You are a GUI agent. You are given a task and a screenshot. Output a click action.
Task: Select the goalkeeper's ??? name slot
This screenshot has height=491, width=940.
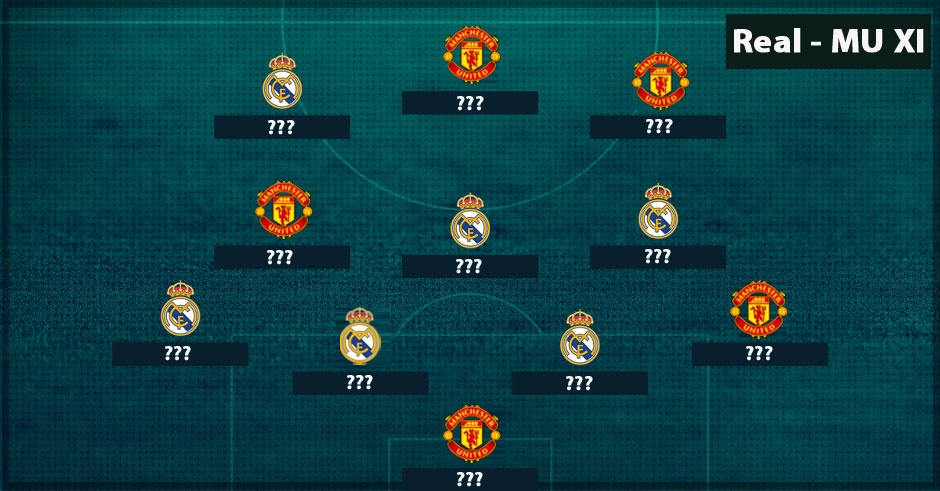470,479
